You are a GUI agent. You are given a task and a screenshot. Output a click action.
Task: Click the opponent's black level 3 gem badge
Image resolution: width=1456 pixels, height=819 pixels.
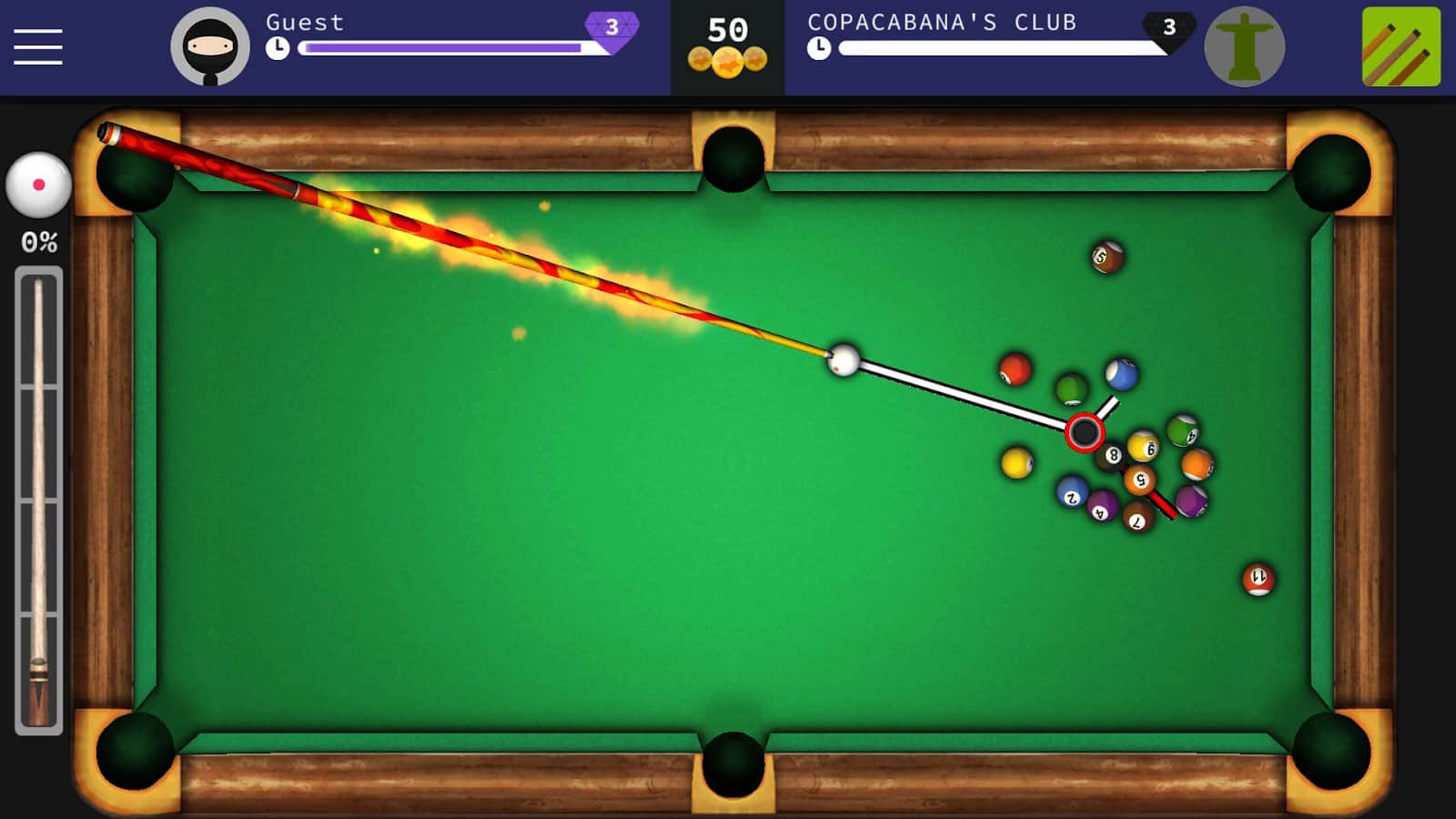[1169, 27]
